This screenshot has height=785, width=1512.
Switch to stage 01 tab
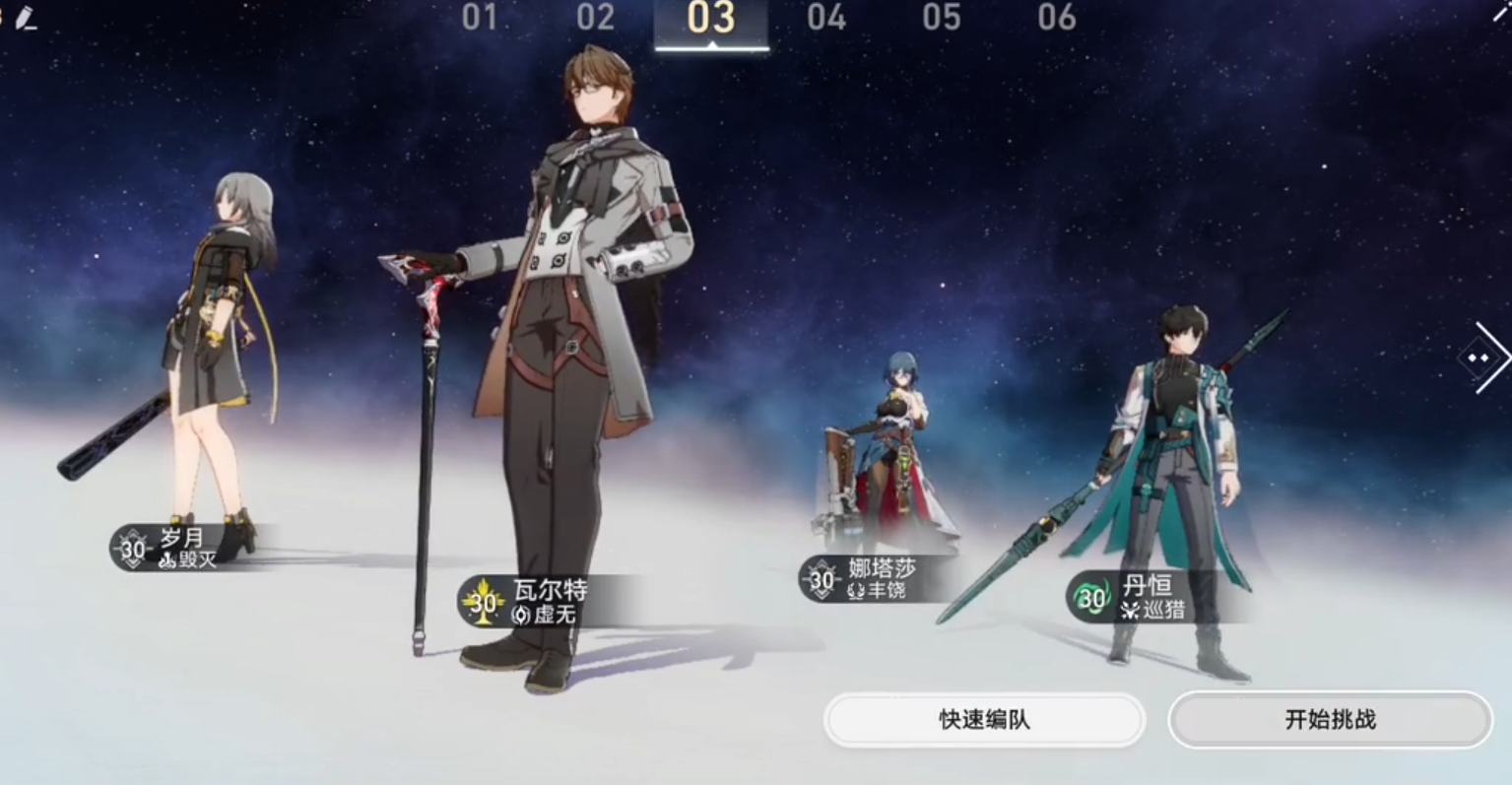(x=480, y=18)
